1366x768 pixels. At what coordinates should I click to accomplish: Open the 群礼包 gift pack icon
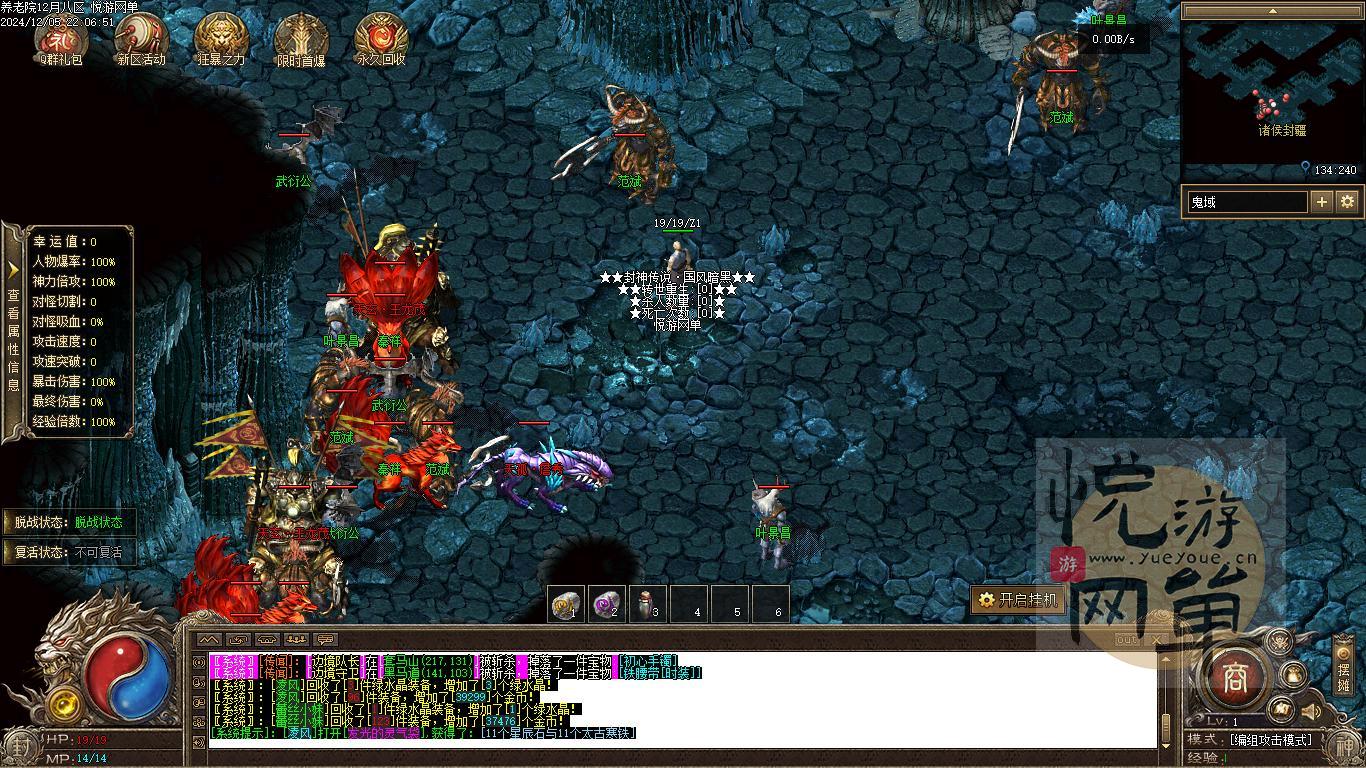[x=62, y=39]
